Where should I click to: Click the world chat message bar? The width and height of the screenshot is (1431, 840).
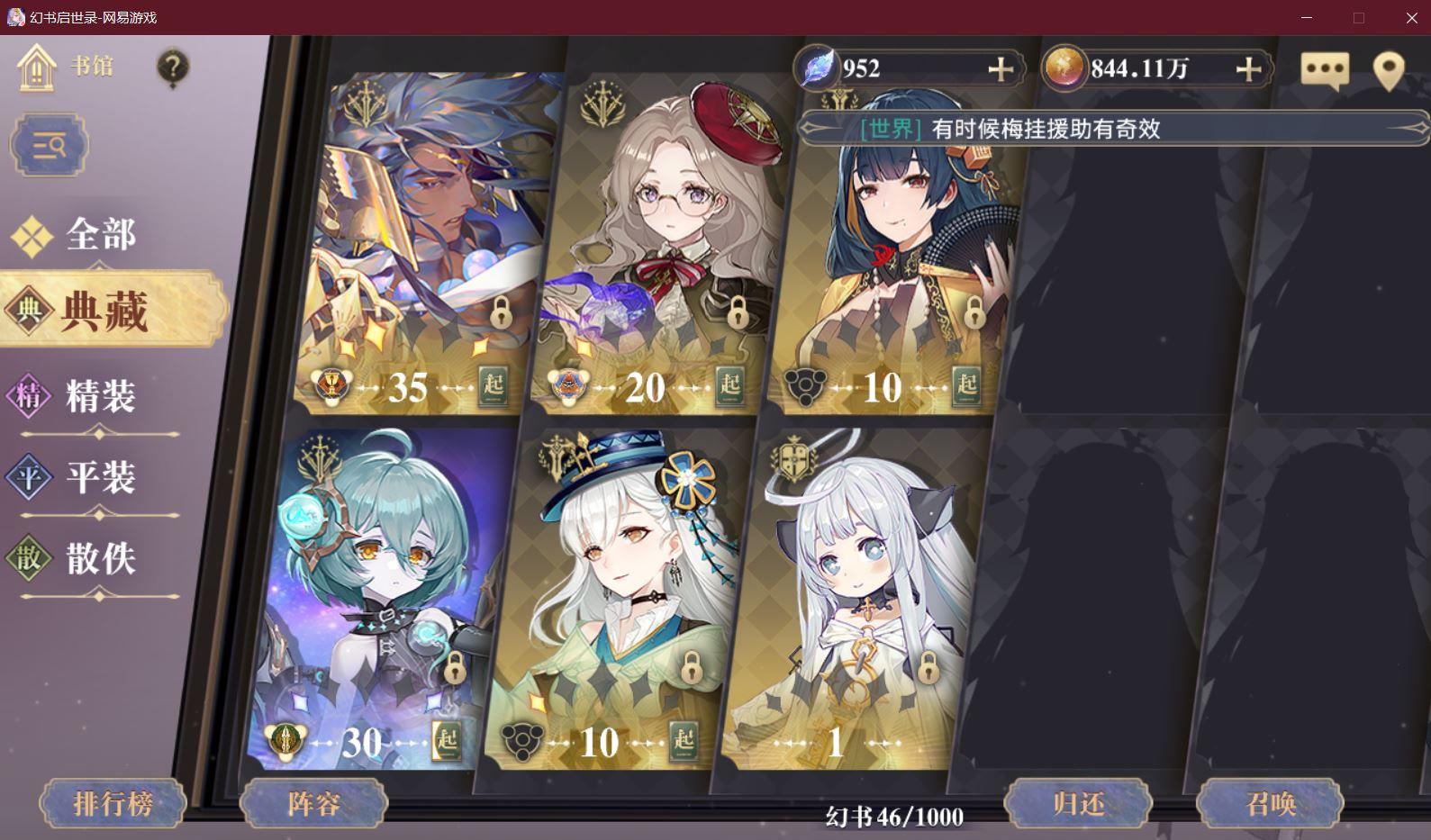click(1108, 129)
